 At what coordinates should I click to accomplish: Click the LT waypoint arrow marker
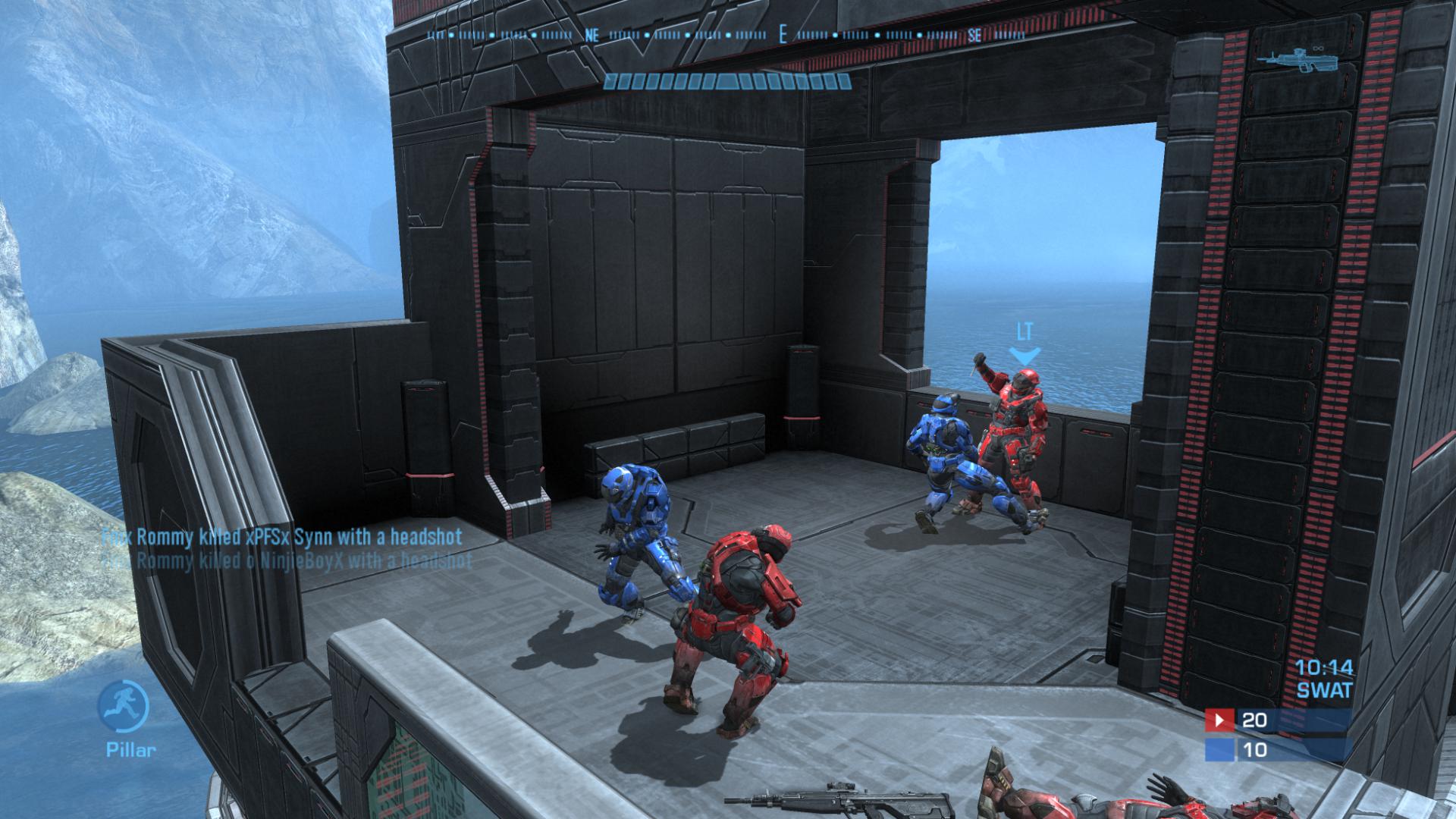(1025, 355)
